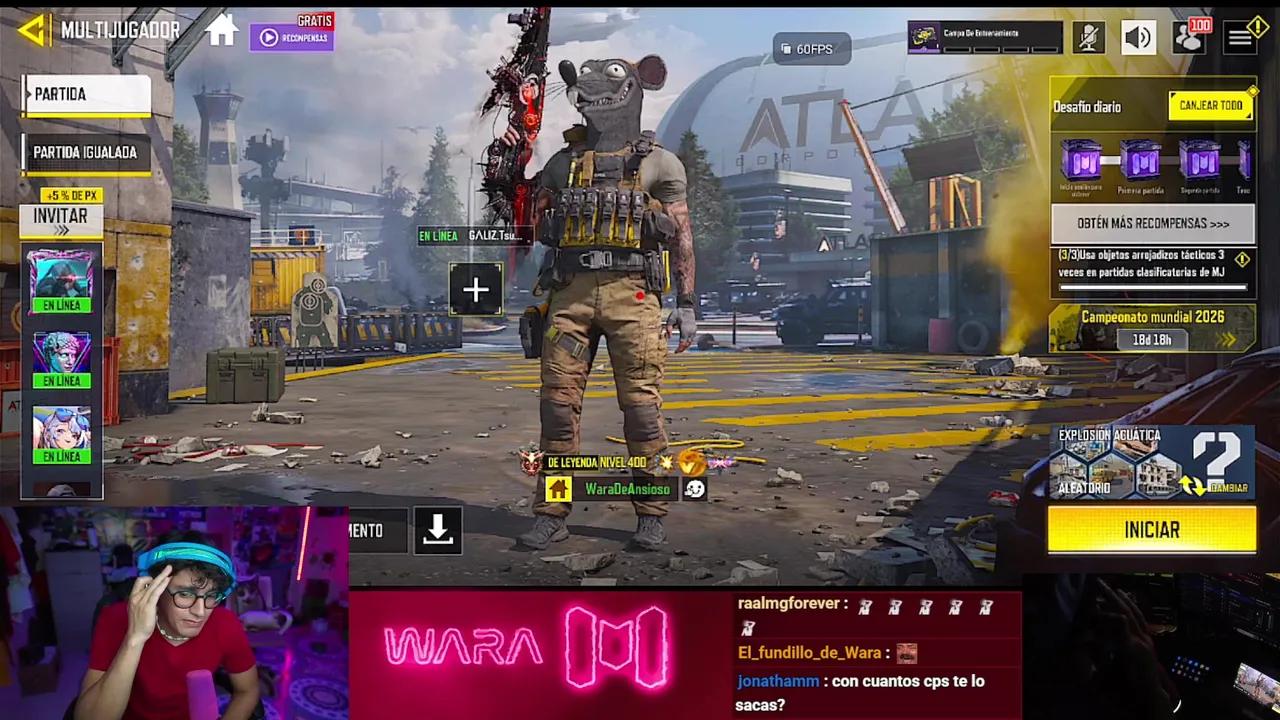1280x720 pixels.
Task: Click the CANJEAR TODO button
Action: tap(1210, 105)
